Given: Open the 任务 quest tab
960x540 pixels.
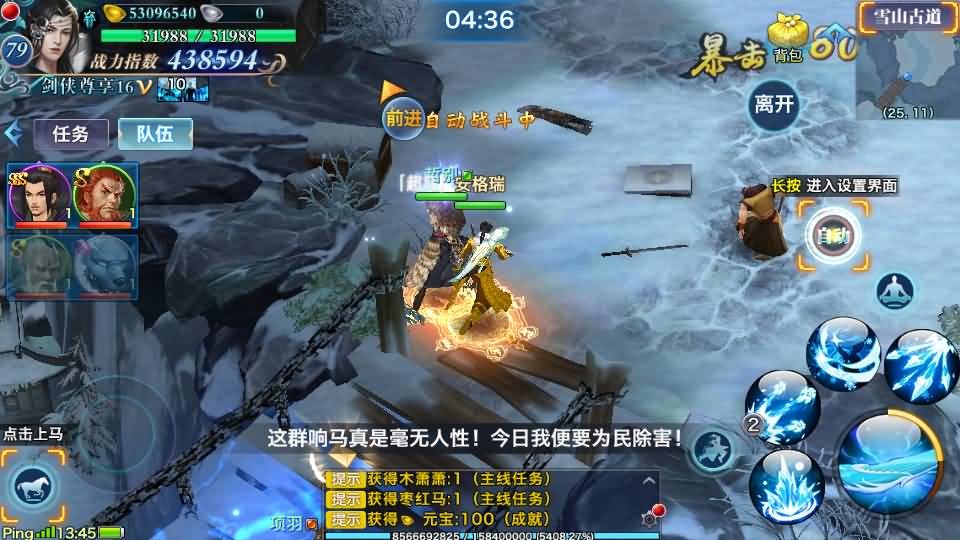Looking at the screenshot, I should 70,134.
